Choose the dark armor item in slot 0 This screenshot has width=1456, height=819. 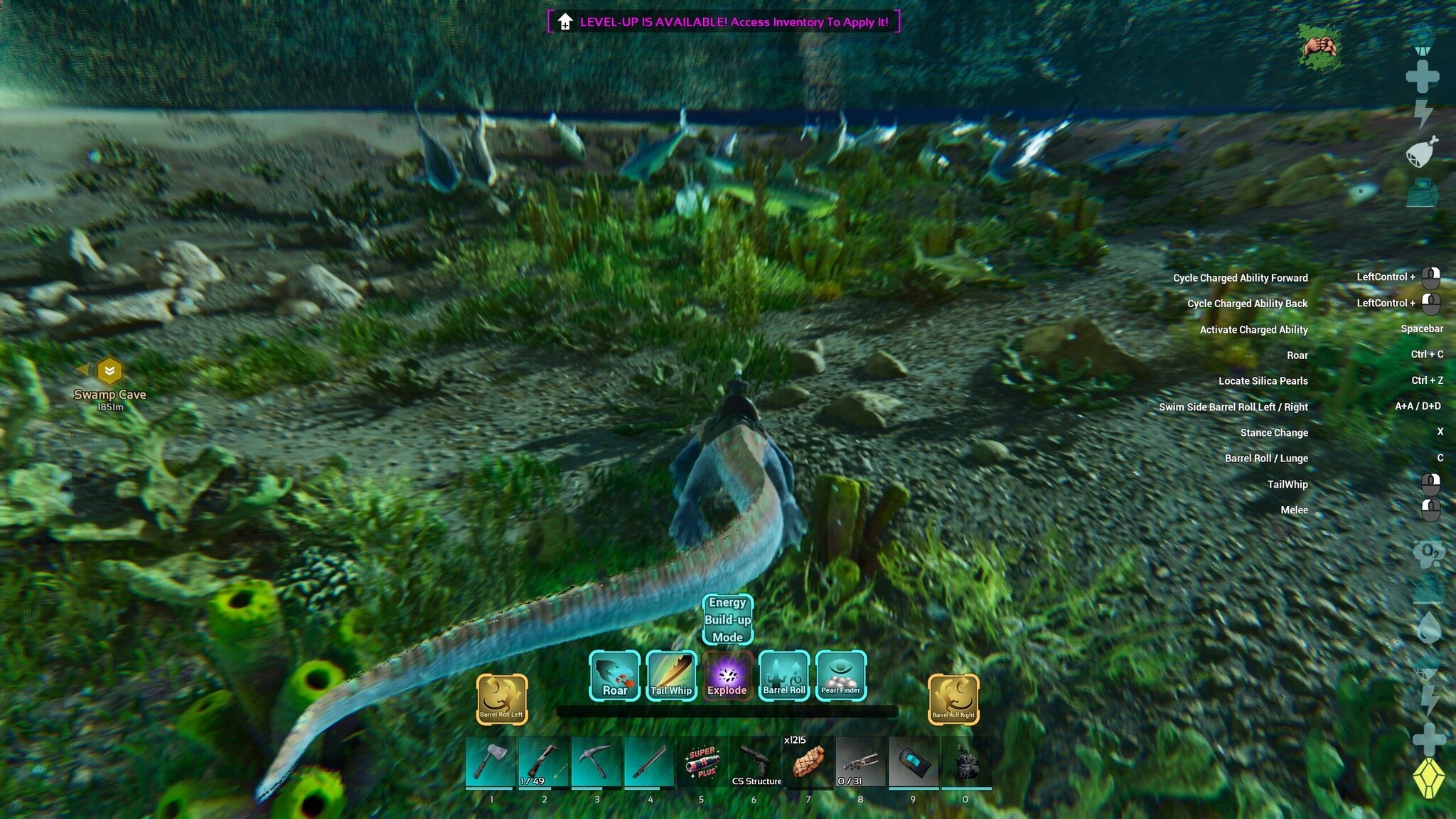pyautogui.click(x=966, y=763)
